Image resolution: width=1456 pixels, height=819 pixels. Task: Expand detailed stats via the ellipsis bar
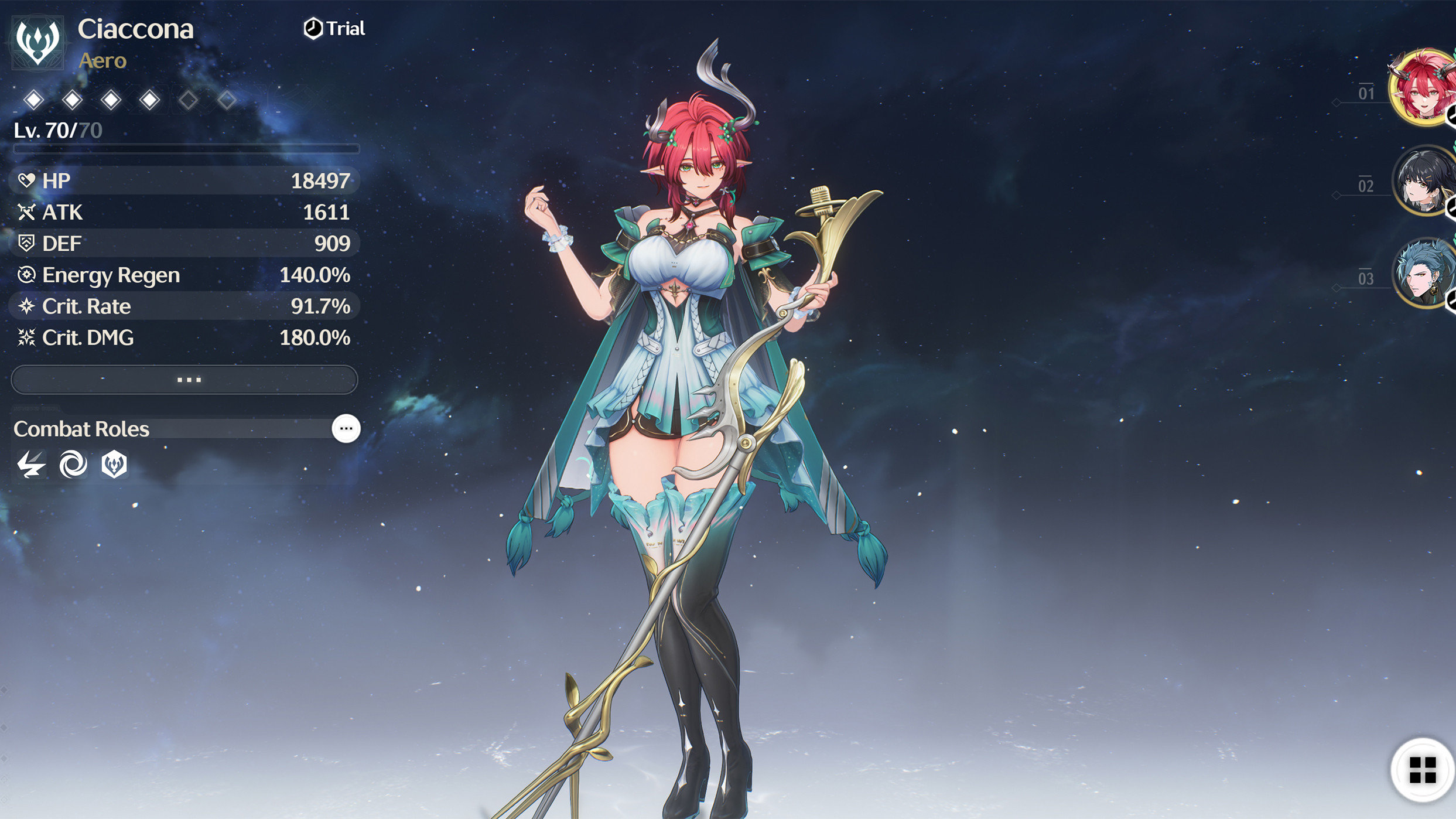(x=185, y=379)
